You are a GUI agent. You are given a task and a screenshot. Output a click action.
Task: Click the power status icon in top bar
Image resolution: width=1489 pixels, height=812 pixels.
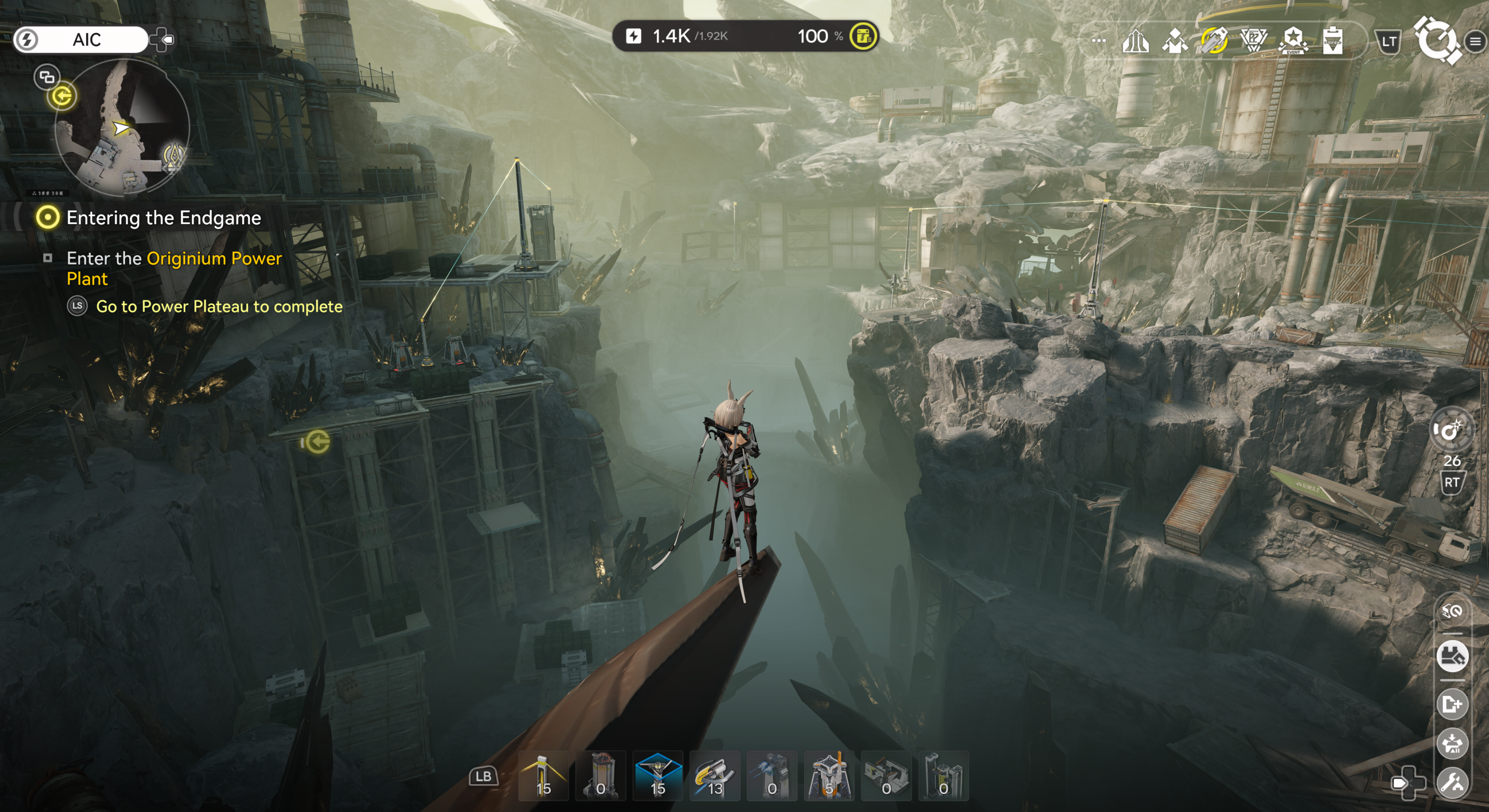[x=634, y=36]
